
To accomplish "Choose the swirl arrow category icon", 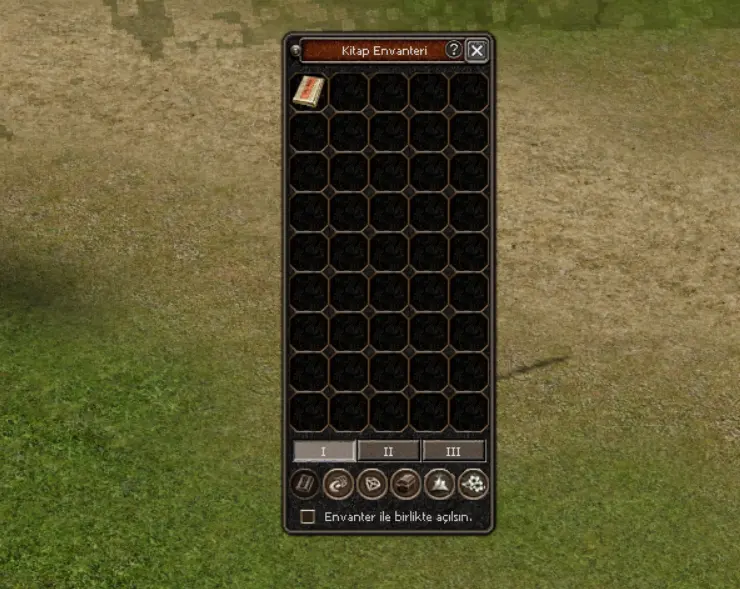I will [x=338, y=484].
